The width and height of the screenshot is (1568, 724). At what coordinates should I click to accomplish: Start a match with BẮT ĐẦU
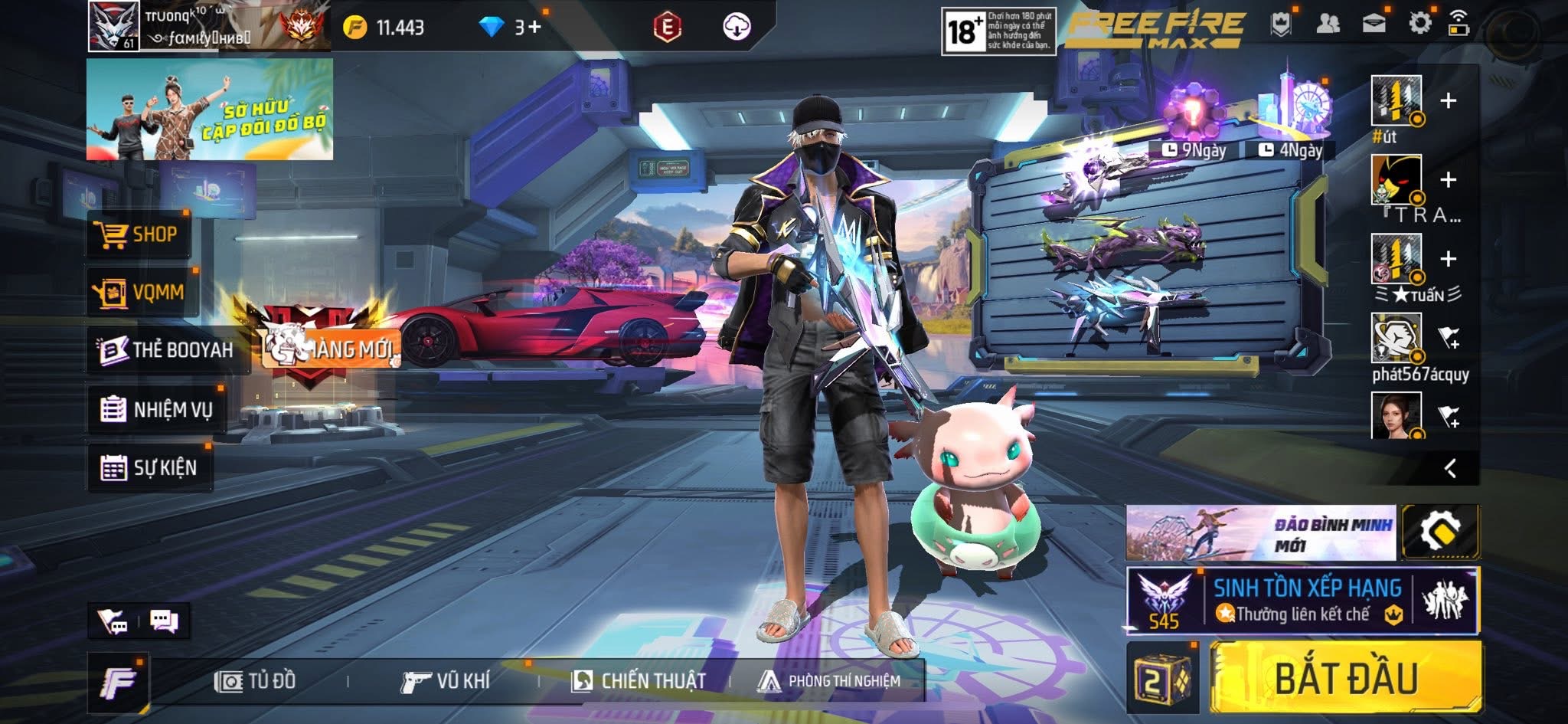point(1345,679)
